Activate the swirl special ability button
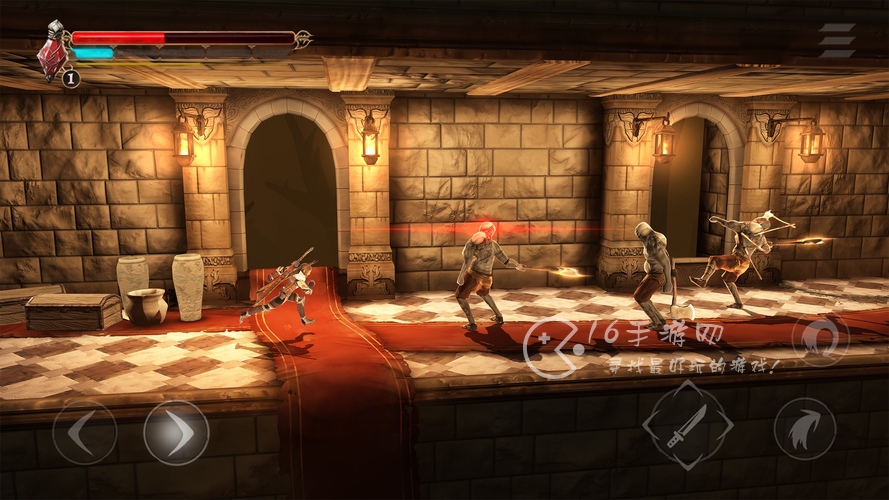 [820, 338]
